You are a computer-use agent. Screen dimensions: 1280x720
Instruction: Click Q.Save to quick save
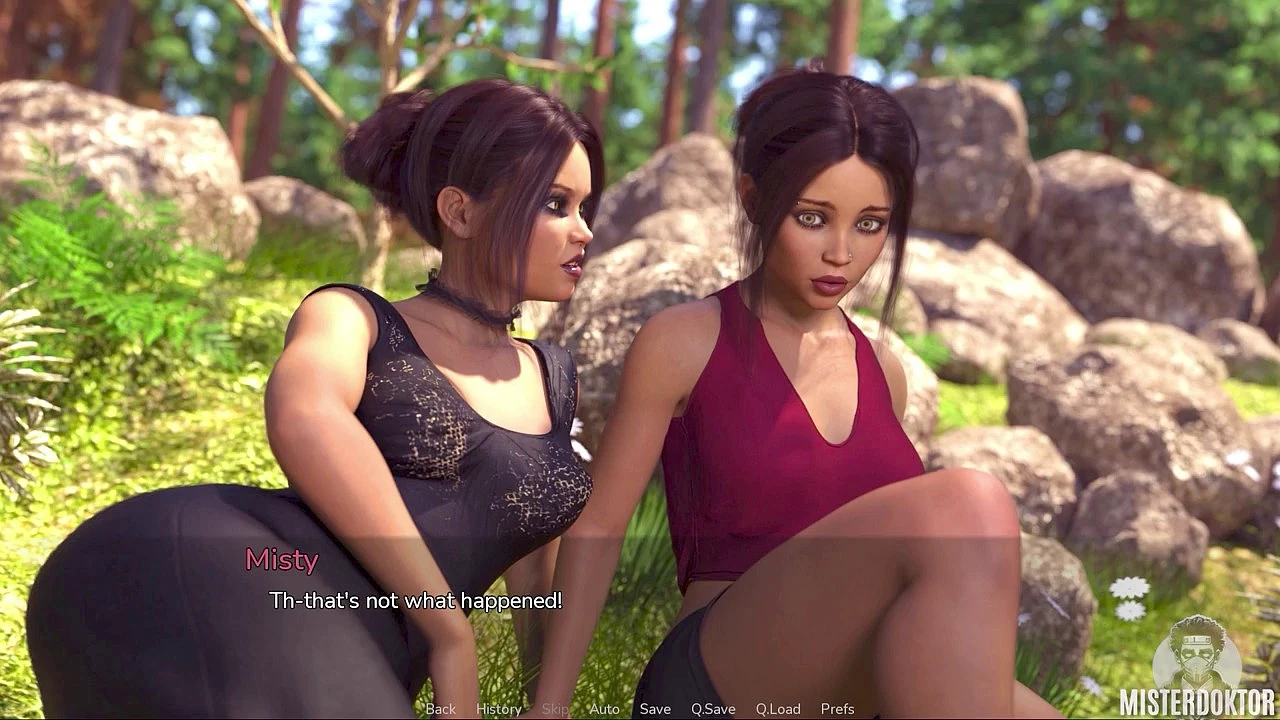(x=713, y=709)
